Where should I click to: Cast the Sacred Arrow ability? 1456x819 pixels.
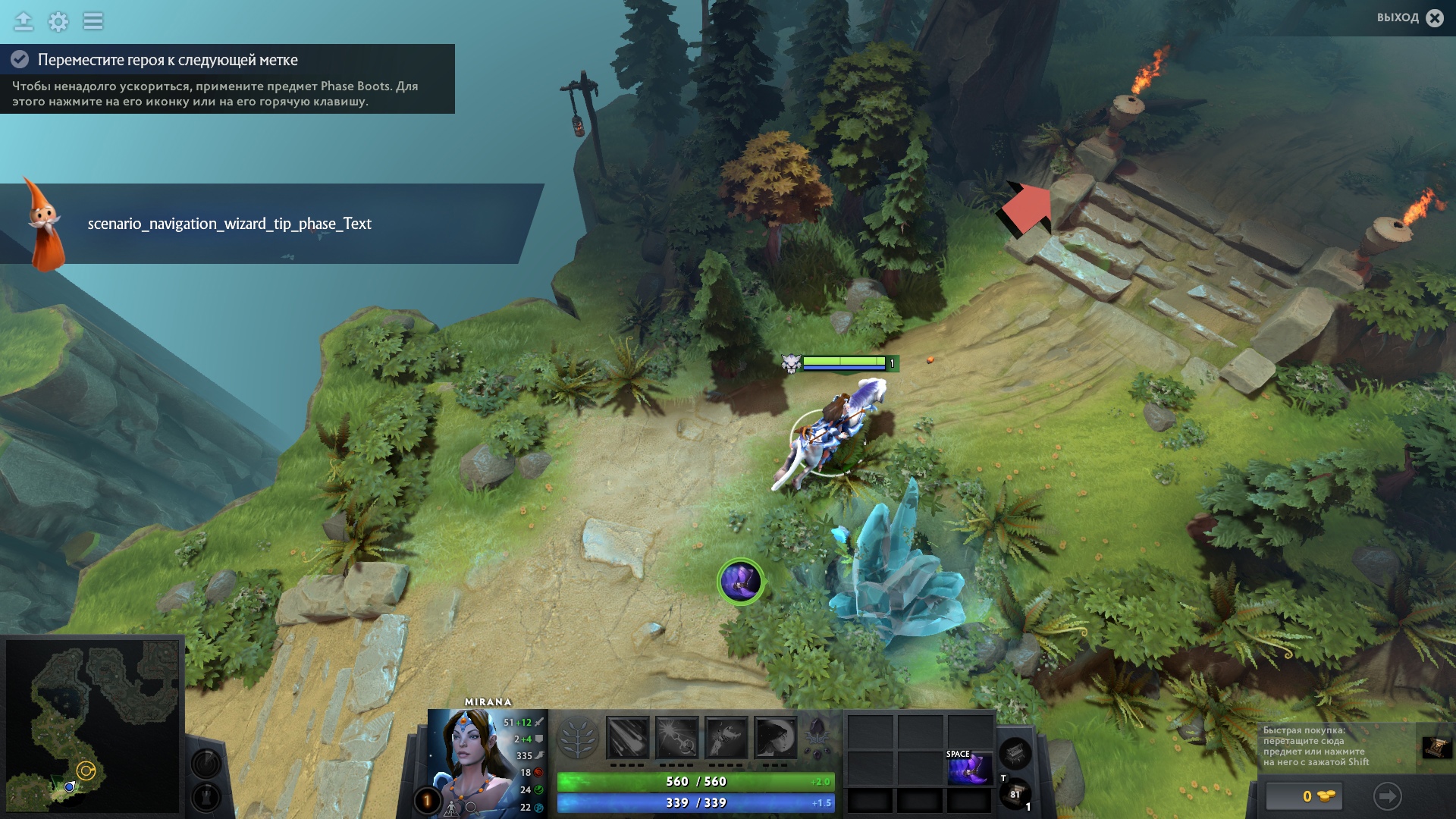click(676, 736)
